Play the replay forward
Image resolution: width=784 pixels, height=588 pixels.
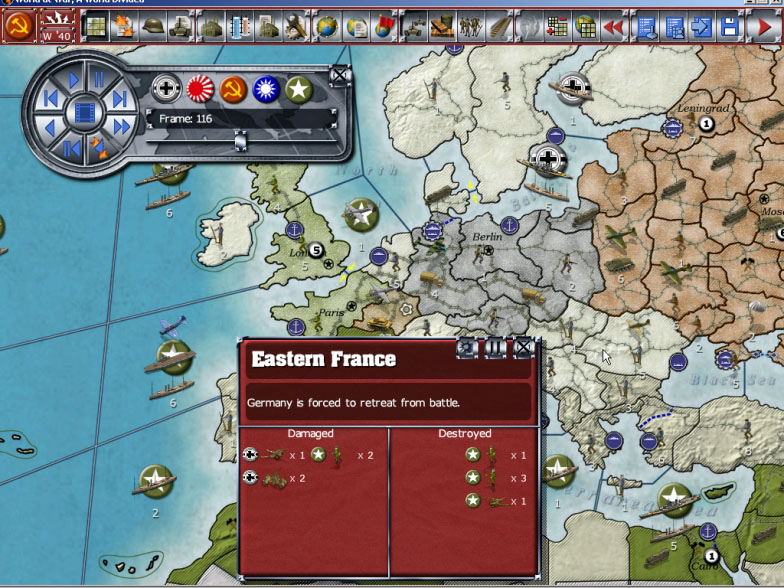74,79
